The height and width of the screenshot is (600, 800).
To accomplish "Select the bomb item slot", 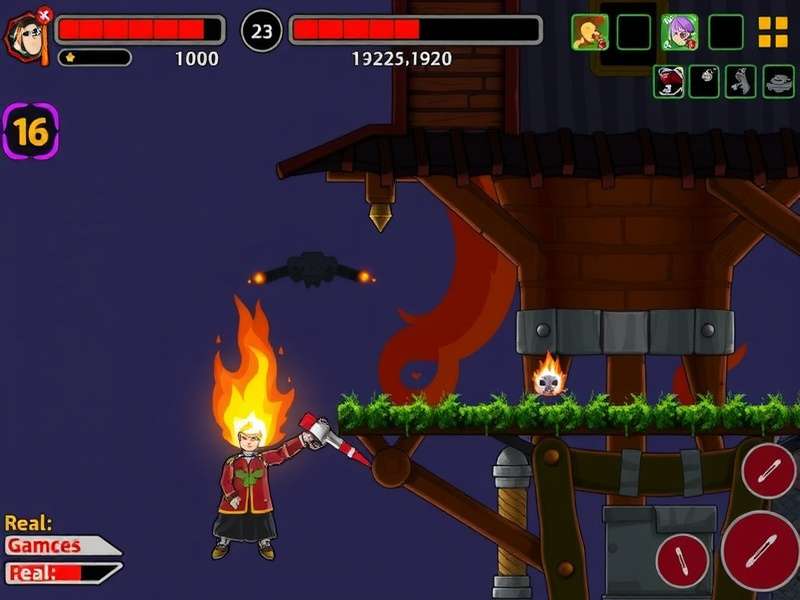I will [705, 81].
